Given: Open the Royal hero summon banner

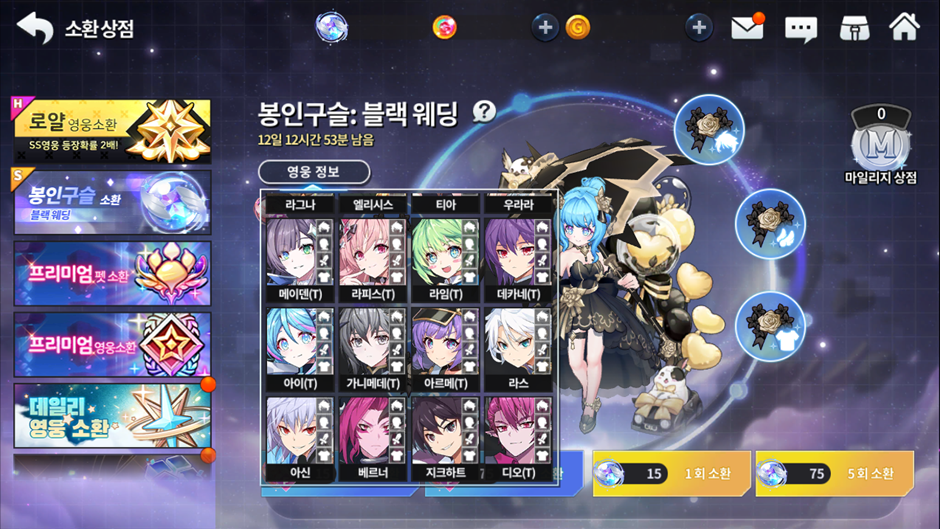Looking at the screenshot, I should tap(112, 131).
